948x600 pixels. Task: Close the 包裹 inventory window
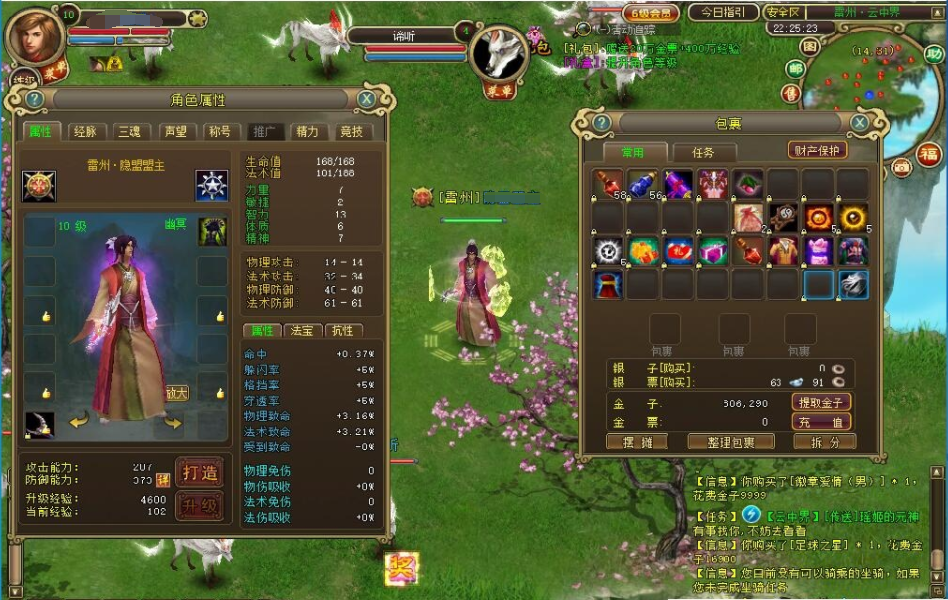tap(858, 122)
